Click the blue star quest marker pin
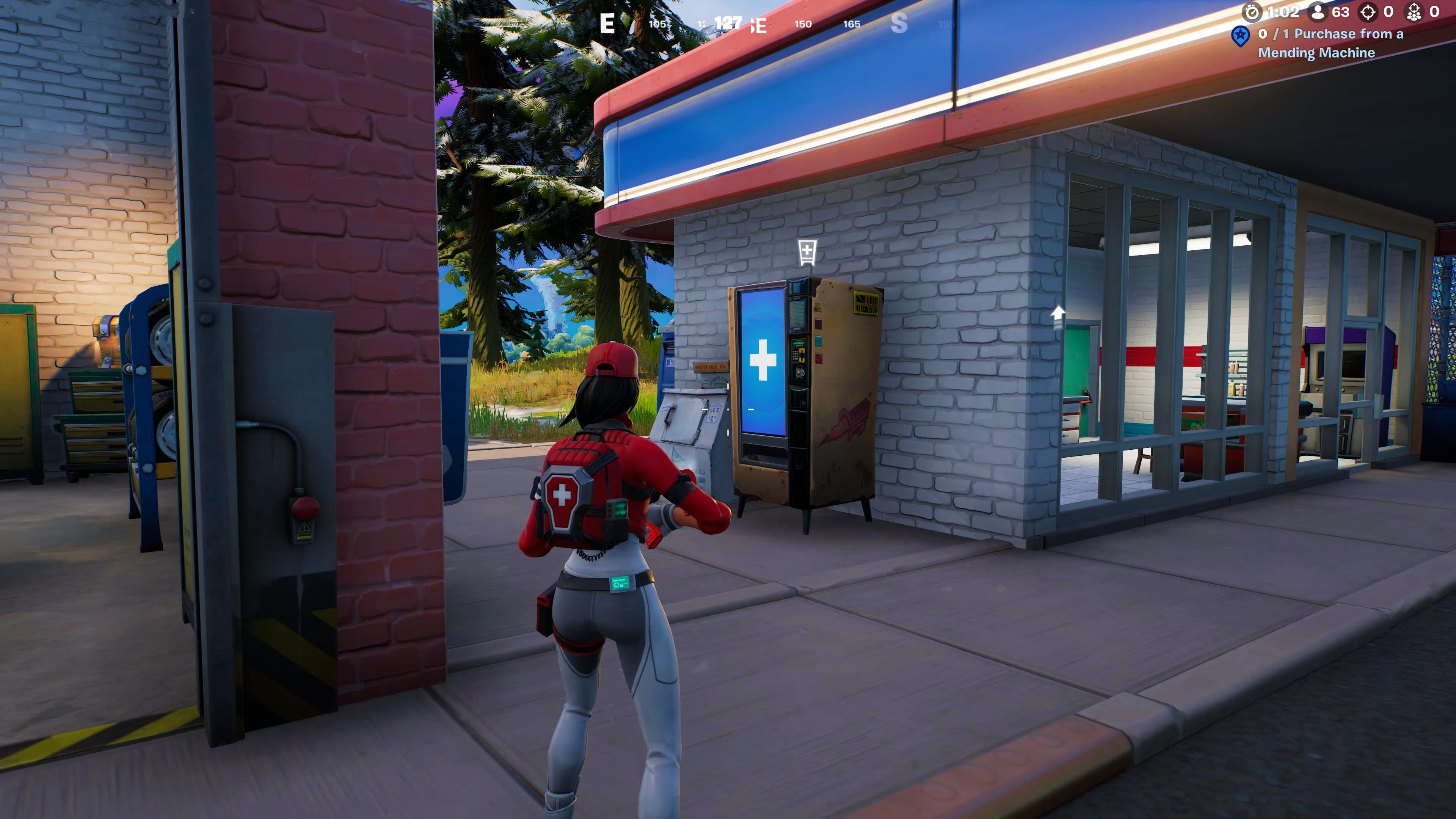Viewport: 1456px width, 819px height. (x=1241, y=36)
